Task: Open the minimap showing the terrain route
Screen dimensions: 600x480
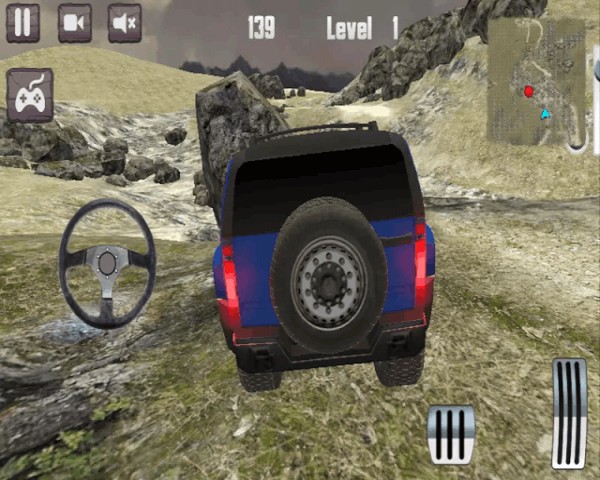Action: point(536,81)
